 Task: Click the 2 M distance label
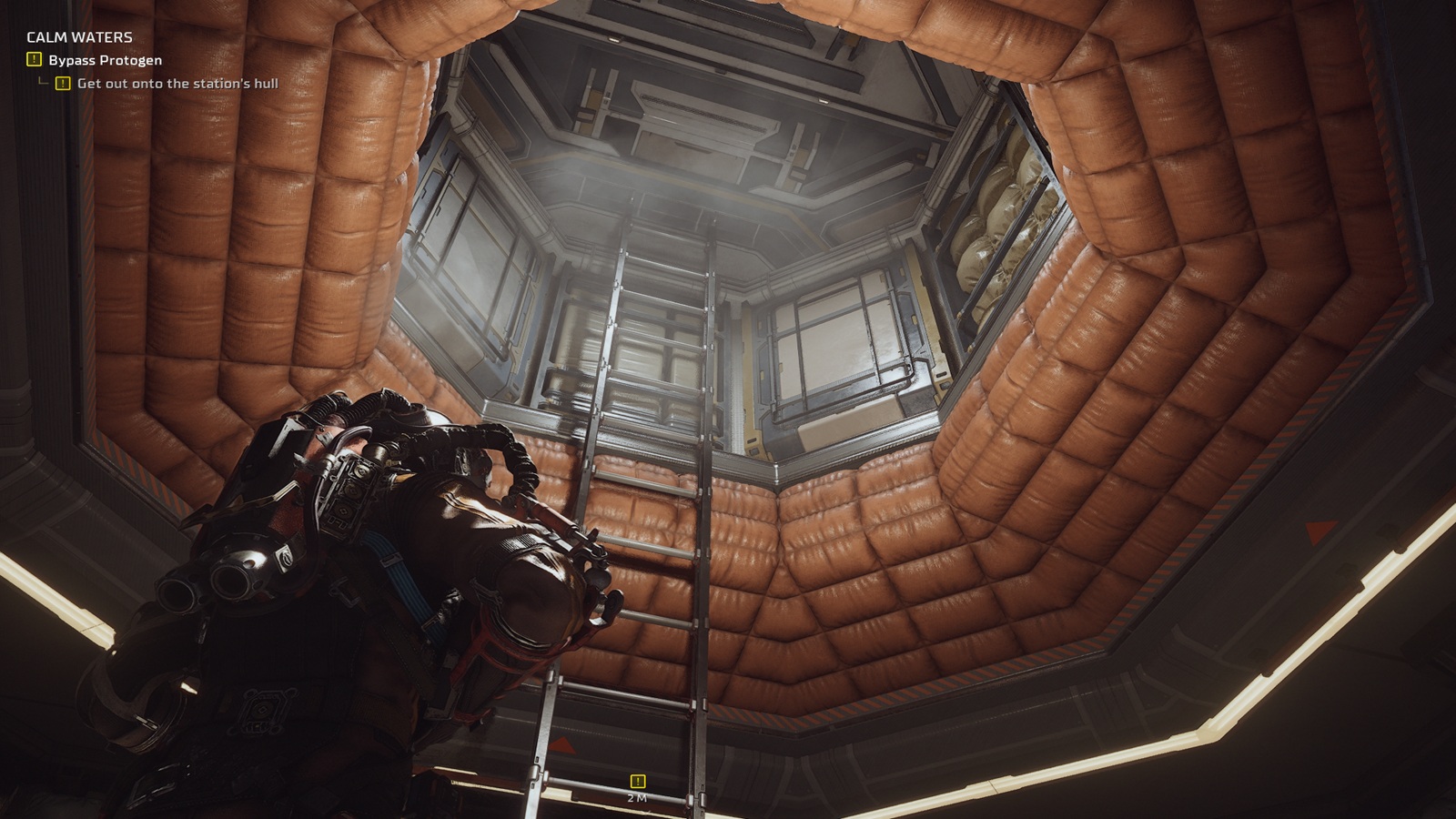click(638, 797)
